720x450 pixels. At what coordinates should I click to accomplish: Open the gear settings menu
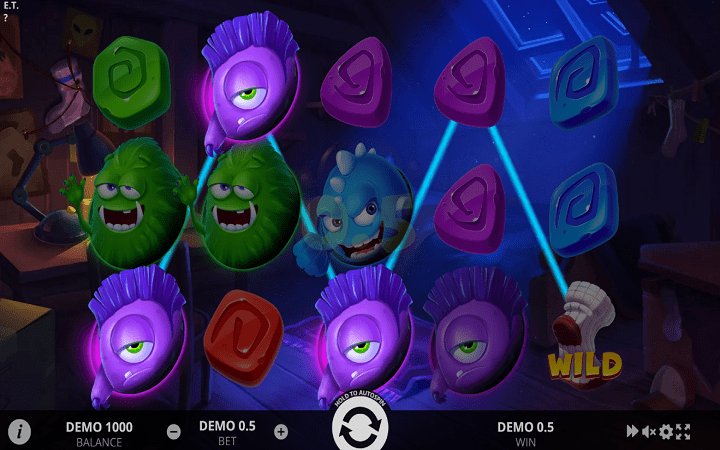click(x=666, y=432)
